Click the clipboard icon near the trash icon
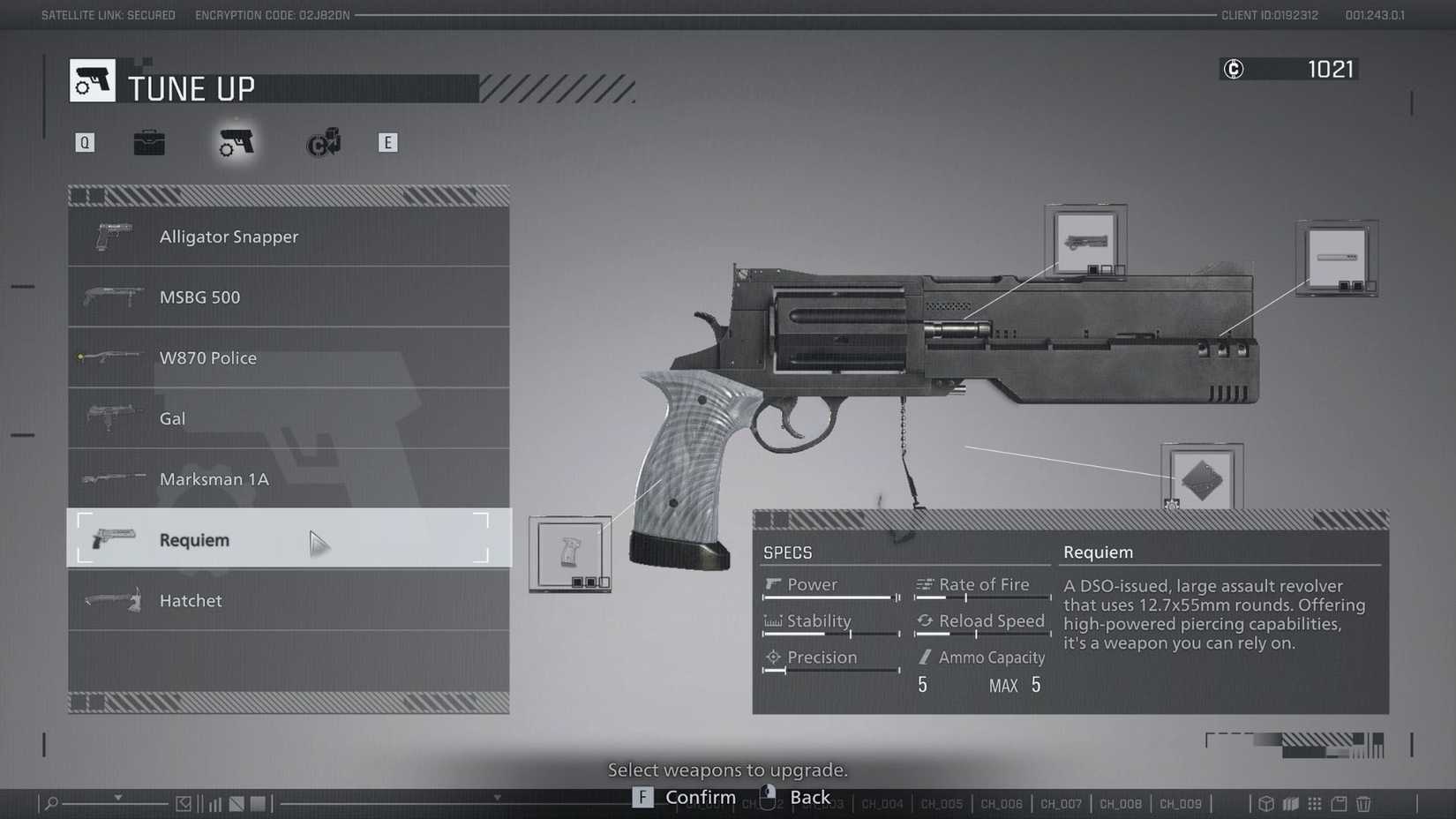1456x819 pixels. [x=1339, y=804]
